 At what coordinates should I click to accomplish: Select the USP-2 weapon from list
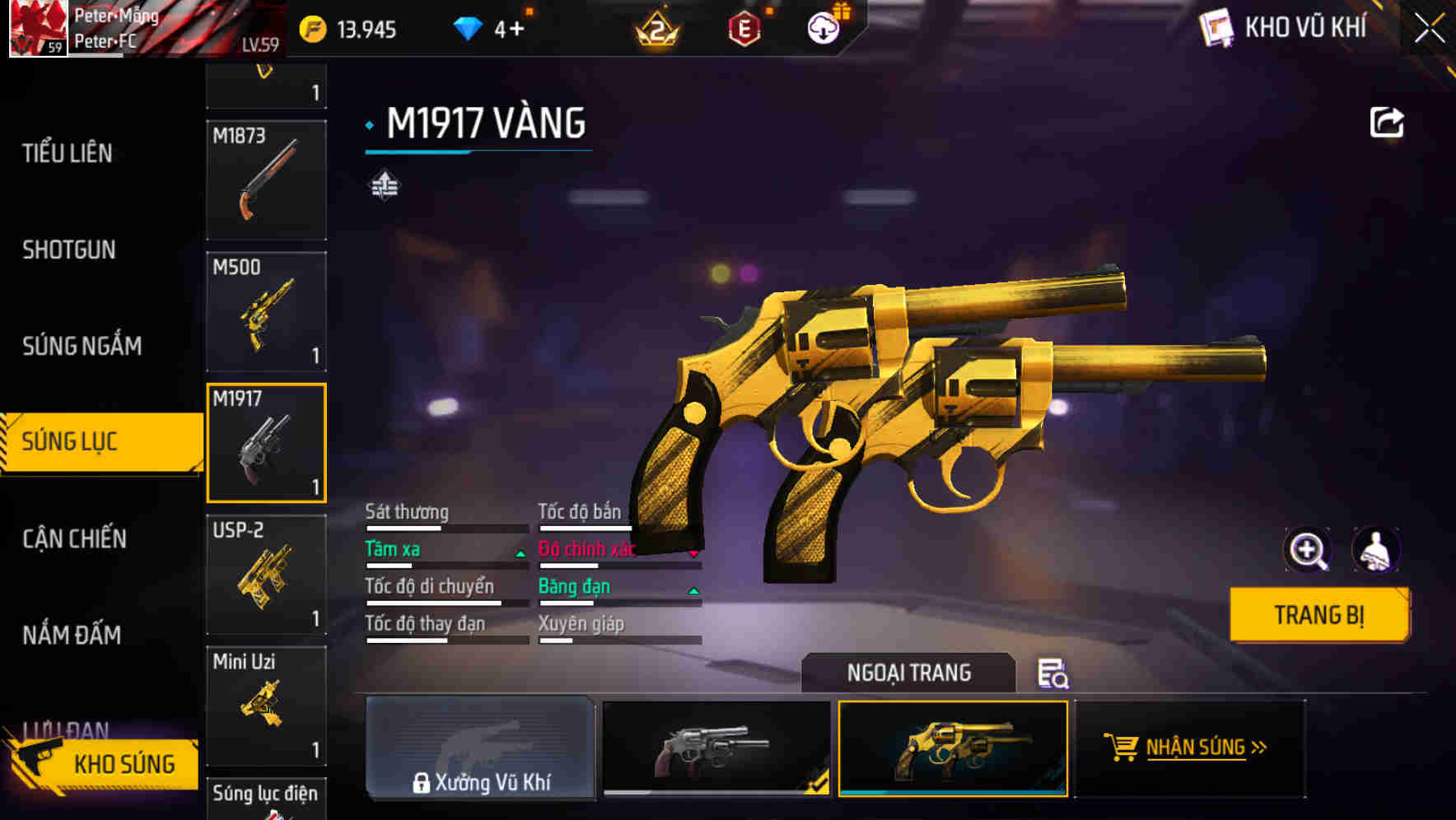click(x=265, y=573)
